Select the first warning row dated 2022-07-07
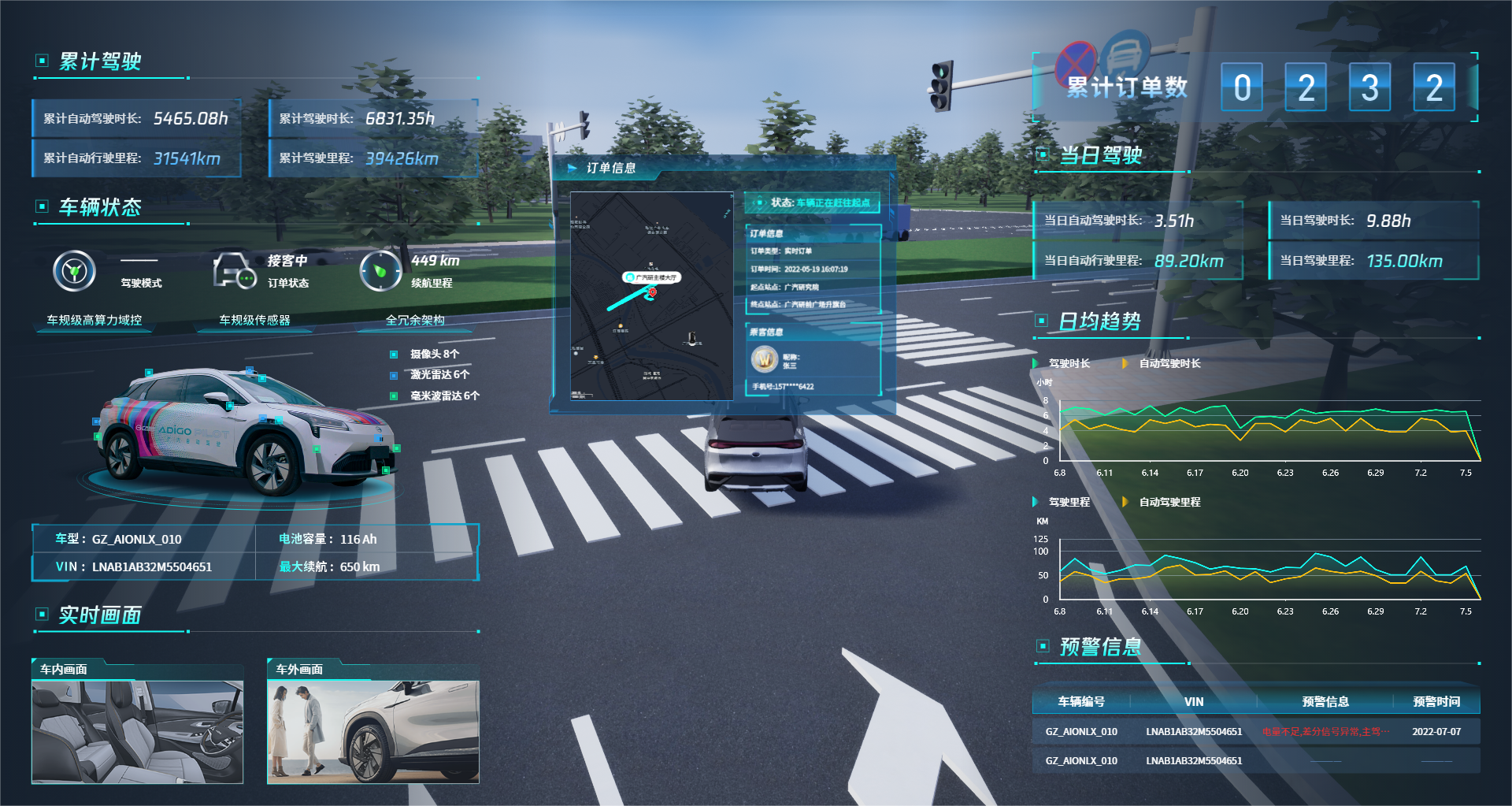1512x806 pixels. [x=1255, y=732]
